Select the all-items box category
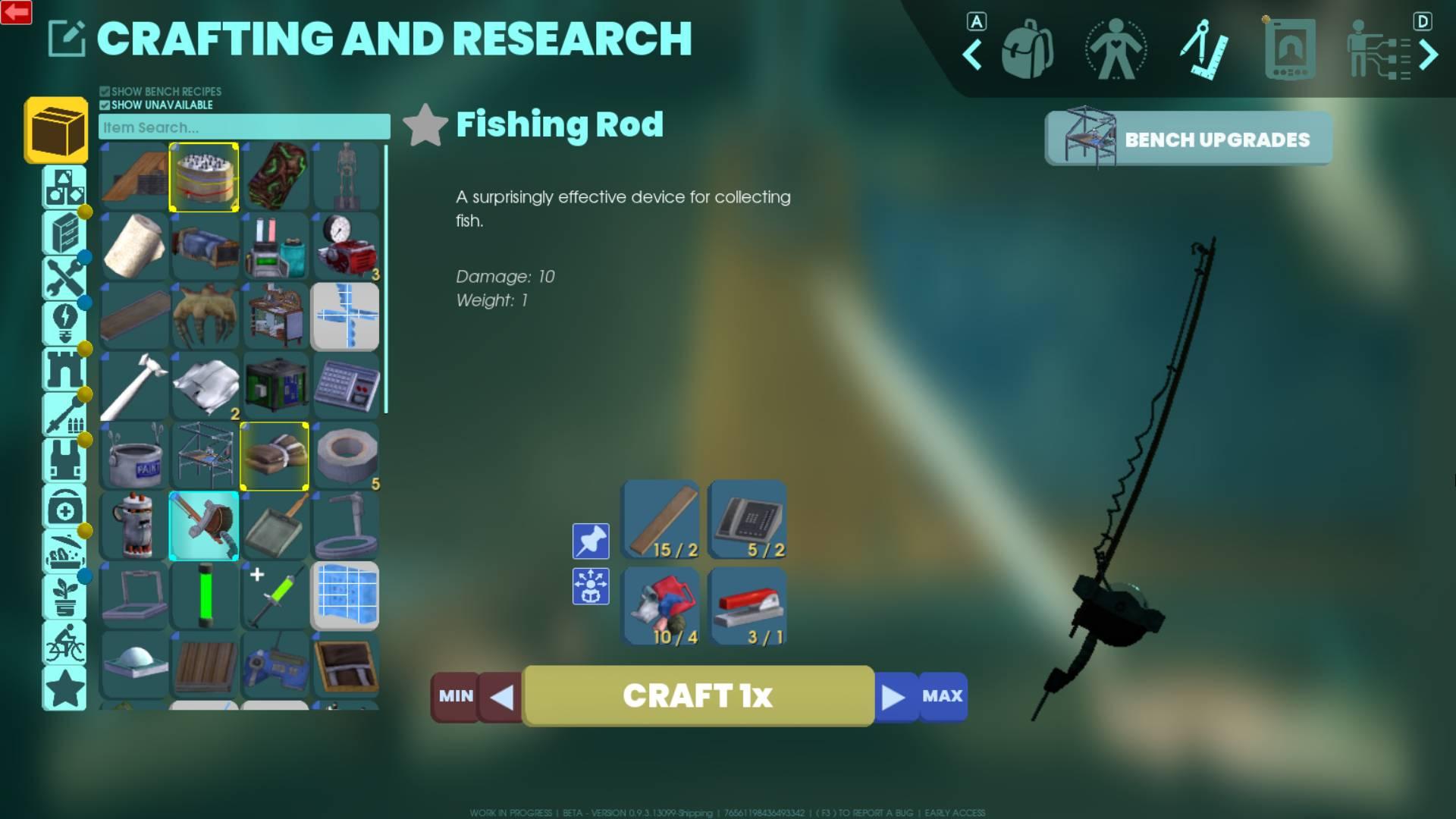The height and width of the screenshot is (819, 1456). coord(57,130)
